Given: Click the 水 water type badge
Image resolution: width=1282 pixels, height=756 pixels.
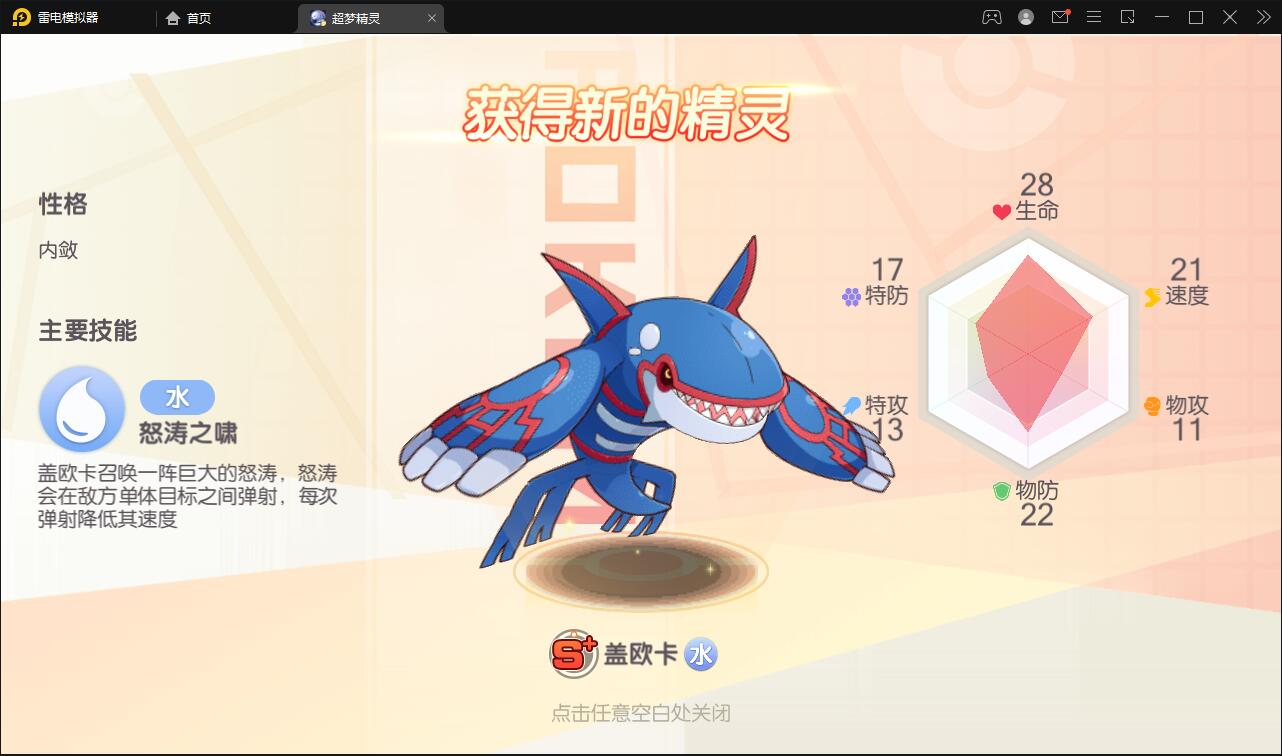Looking at the screenshot, I should point(702,654).
